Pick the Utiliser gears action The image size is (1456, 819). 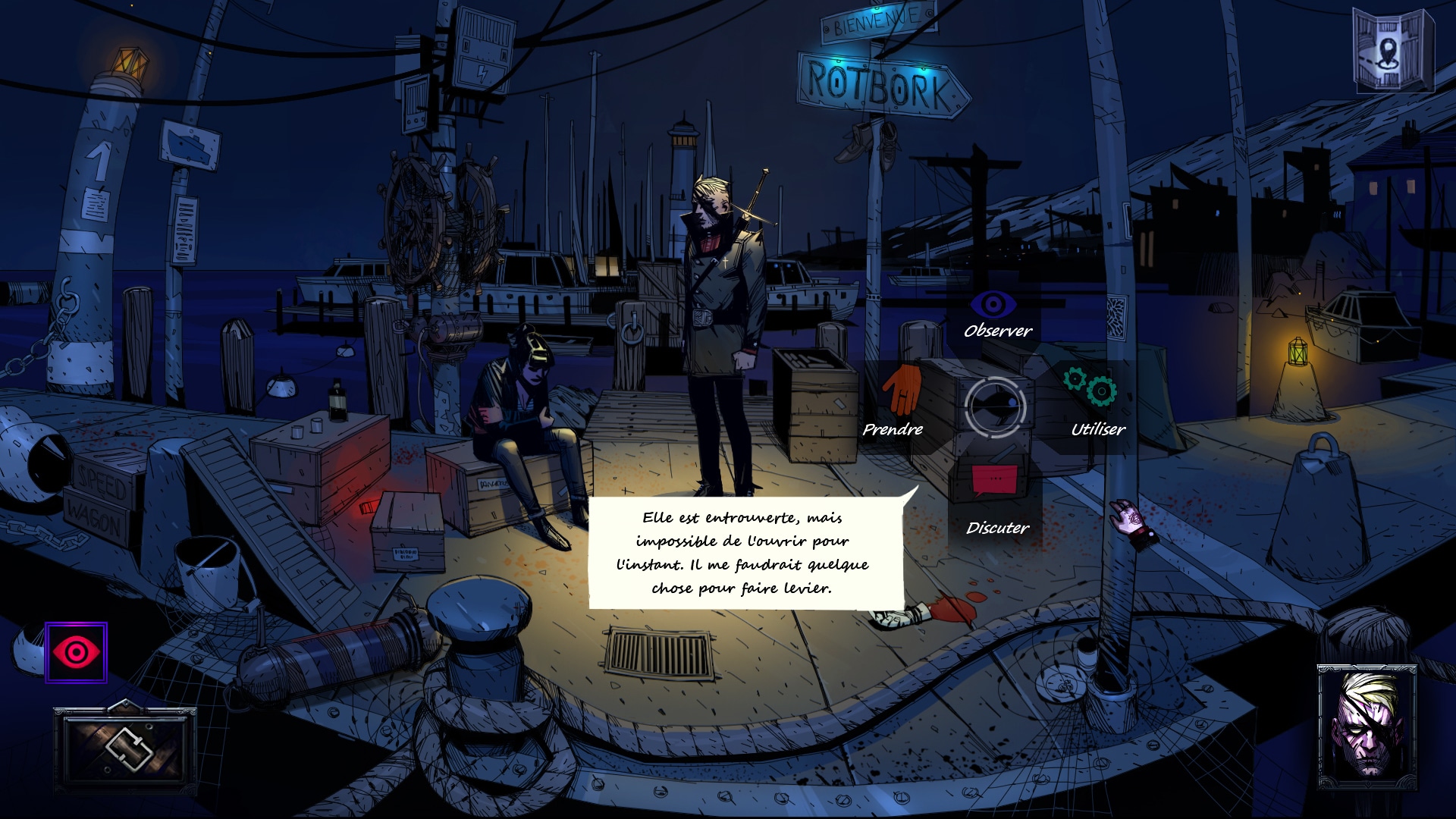(x=1090, y=387)
